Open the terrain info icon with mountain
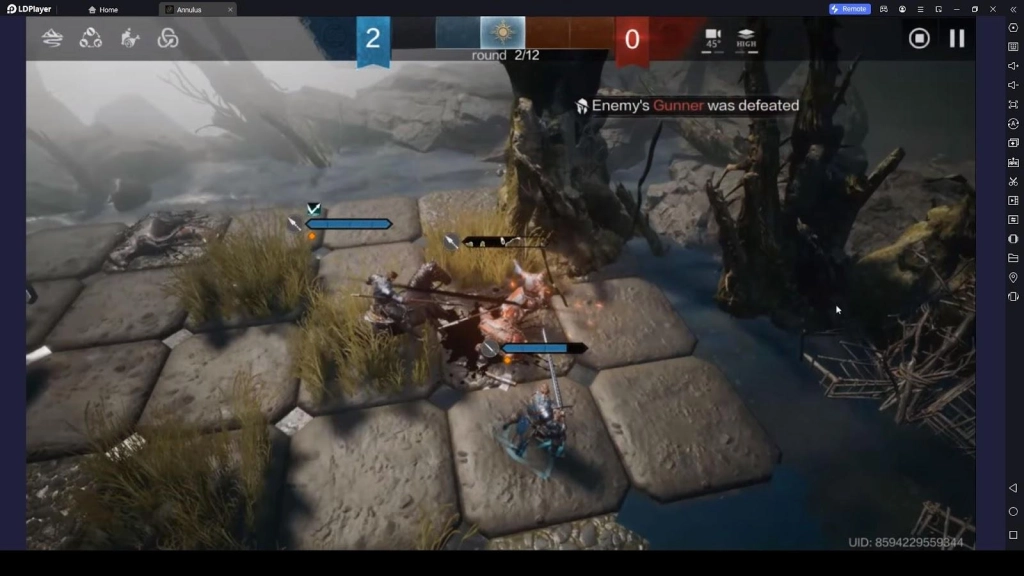Image resolution: width=1024 pixels, height=576 pixels. [52, 38]
